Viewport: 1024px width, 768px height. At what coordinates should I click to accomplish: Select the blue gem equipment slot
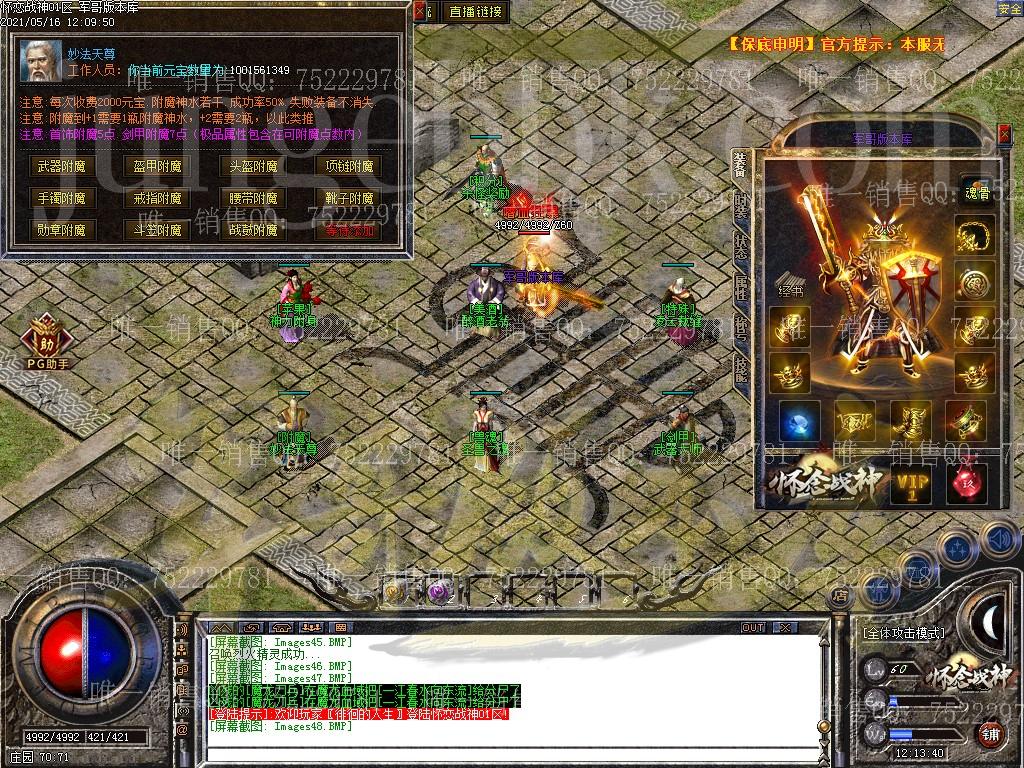tap(800, 420)
